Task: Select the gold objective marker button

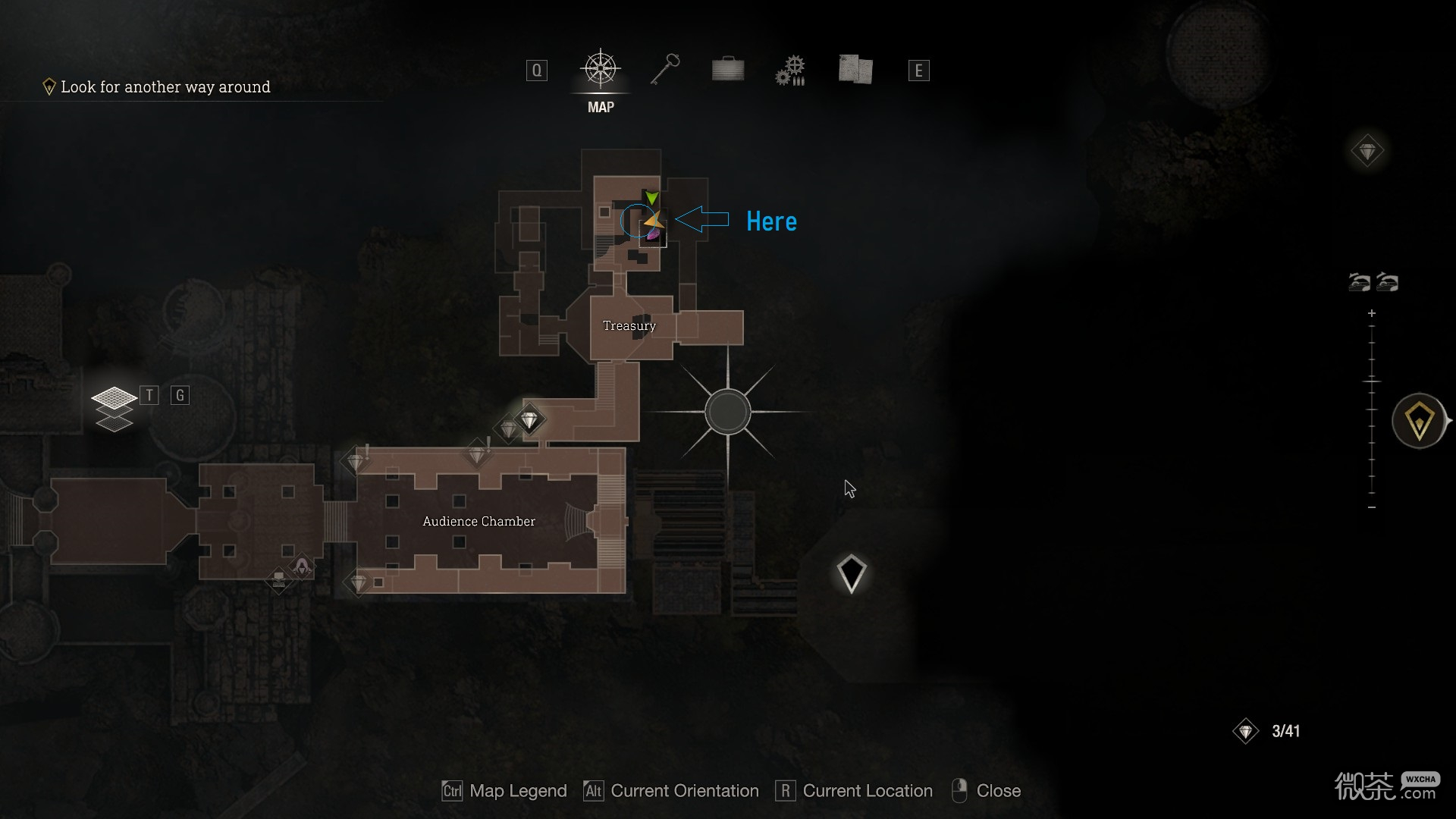Action: click(1419, 421)
